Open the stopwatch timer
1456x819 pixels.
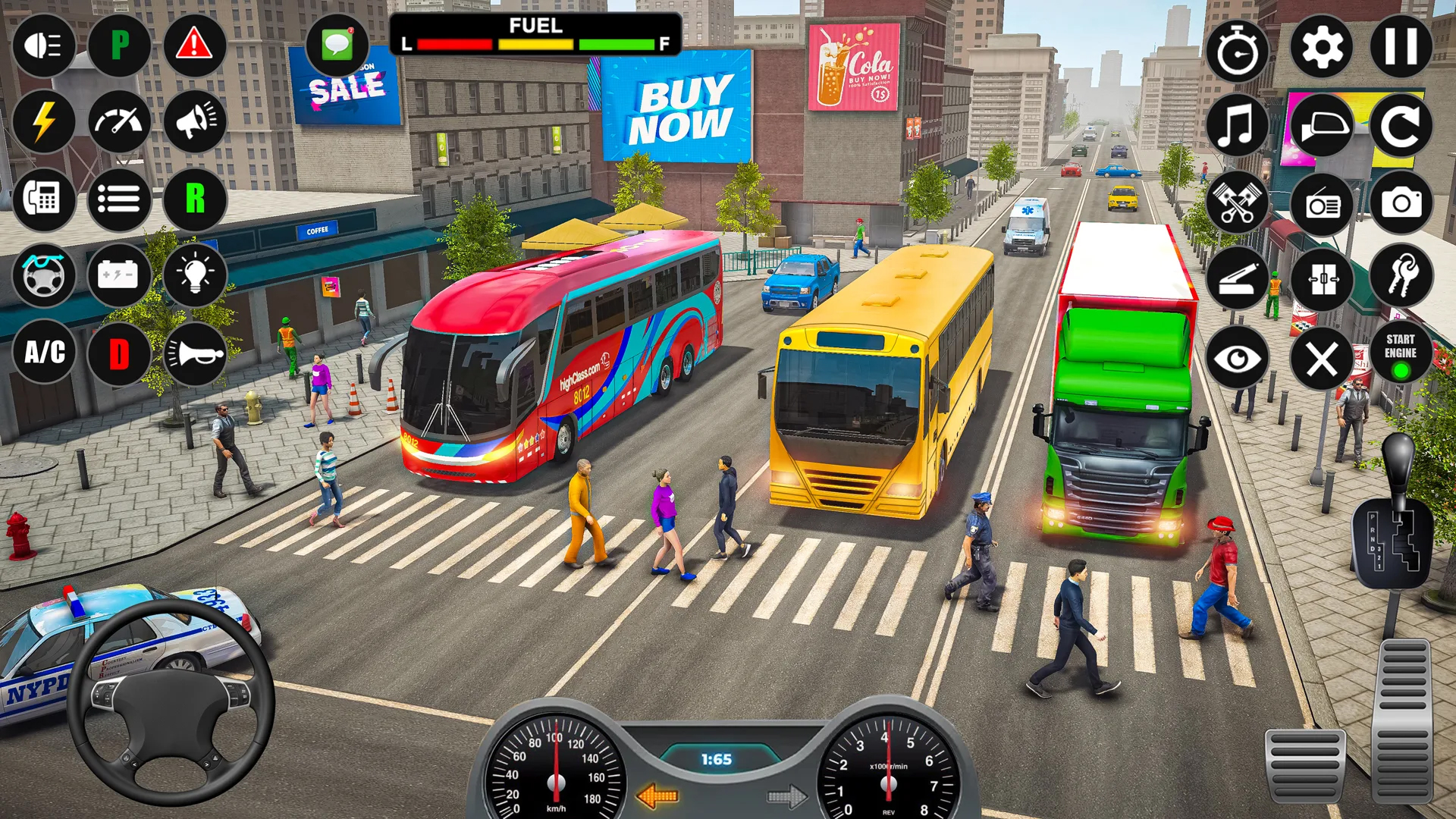coord(1239,47)
